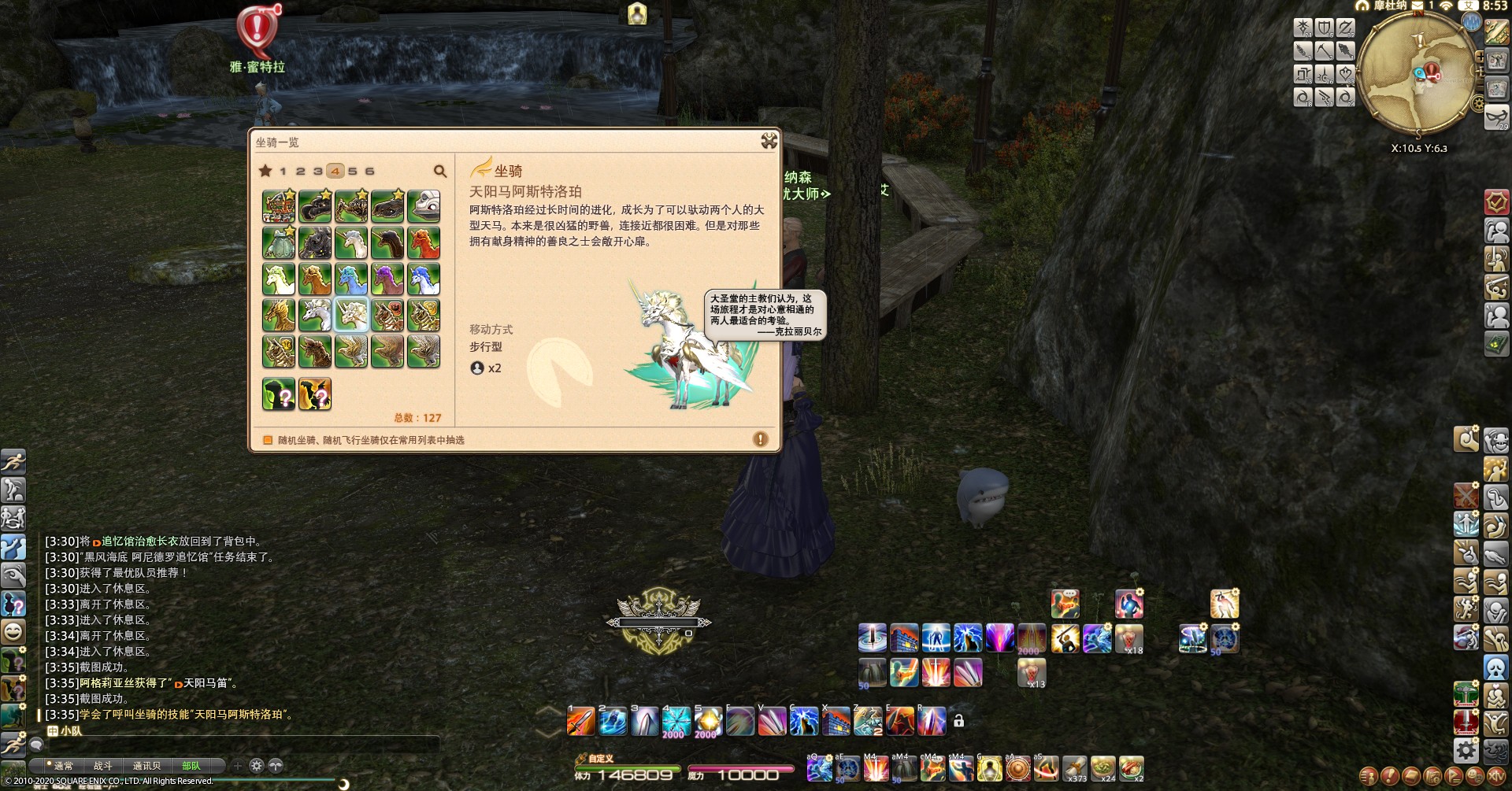This screenshot has width=1512, height=791.
Task: Open mount search with magnifying glass
Action: (x=440, y=171)
